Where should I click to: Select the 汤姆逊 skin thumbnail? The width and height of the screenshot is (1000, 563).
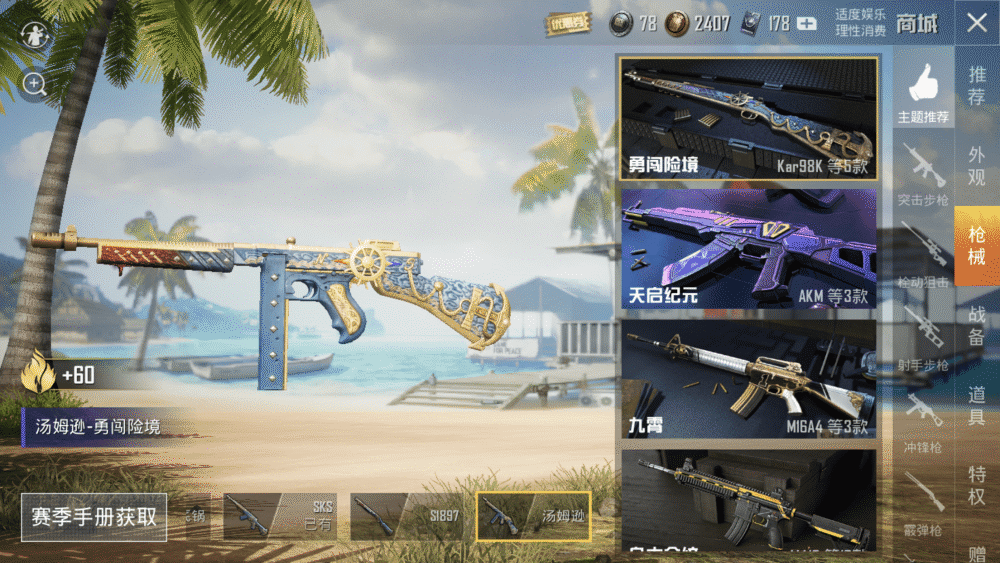click(533, 517)
